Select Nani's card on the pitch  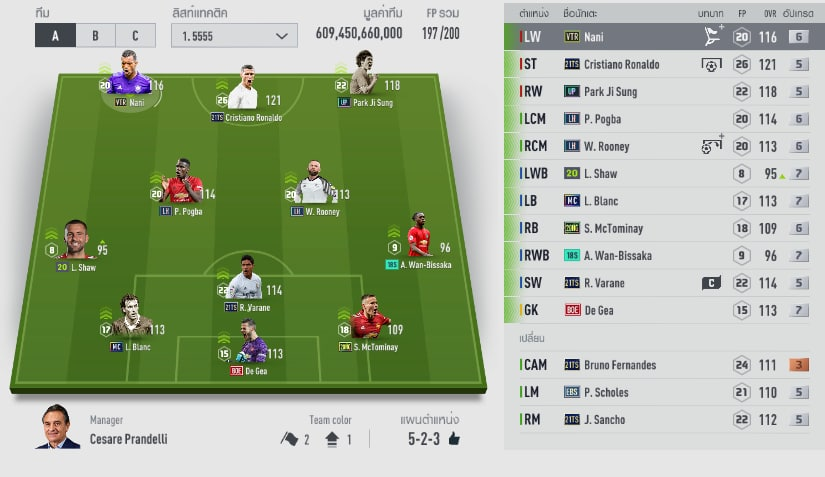pos(130,78)
